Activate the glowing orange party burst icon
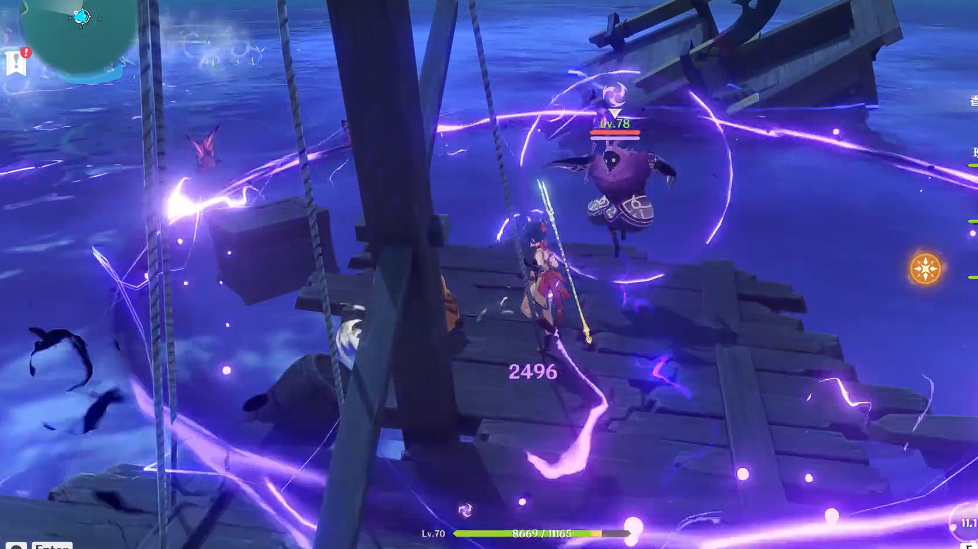 coord(925,268)
